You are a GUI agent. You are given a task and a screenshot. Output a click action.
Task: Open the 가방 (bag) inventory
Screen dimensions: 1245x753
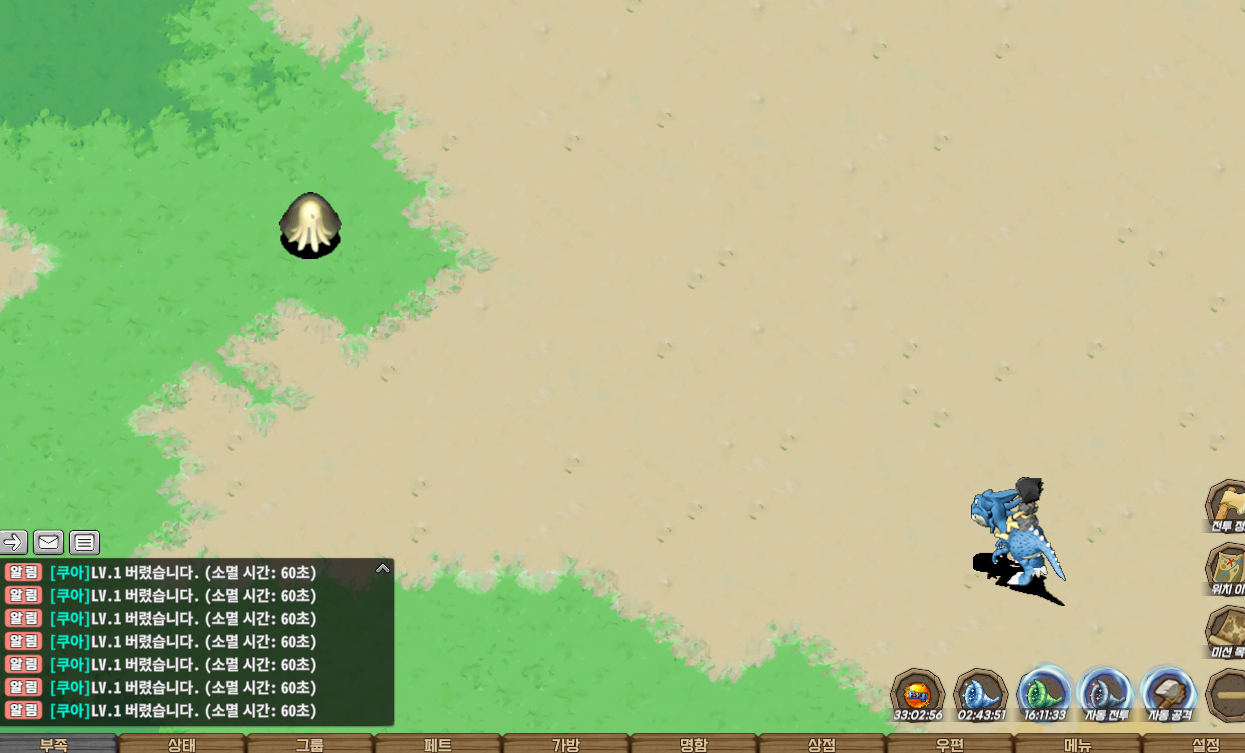pos(566,744)
